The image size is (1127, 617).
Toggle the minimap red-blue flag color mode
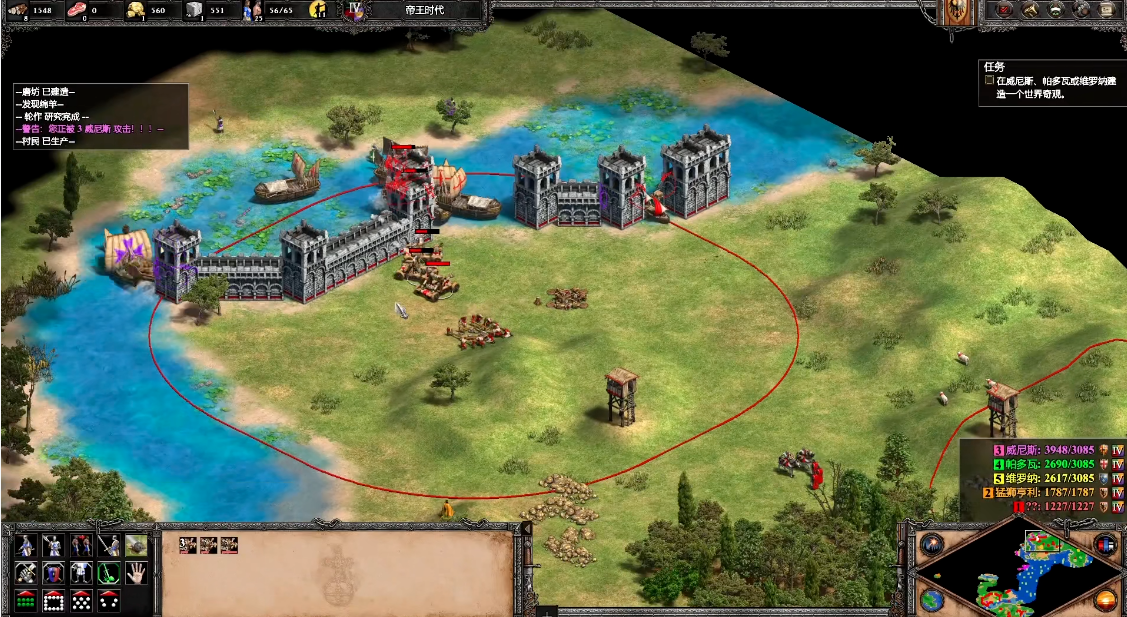click(1106, 546)
